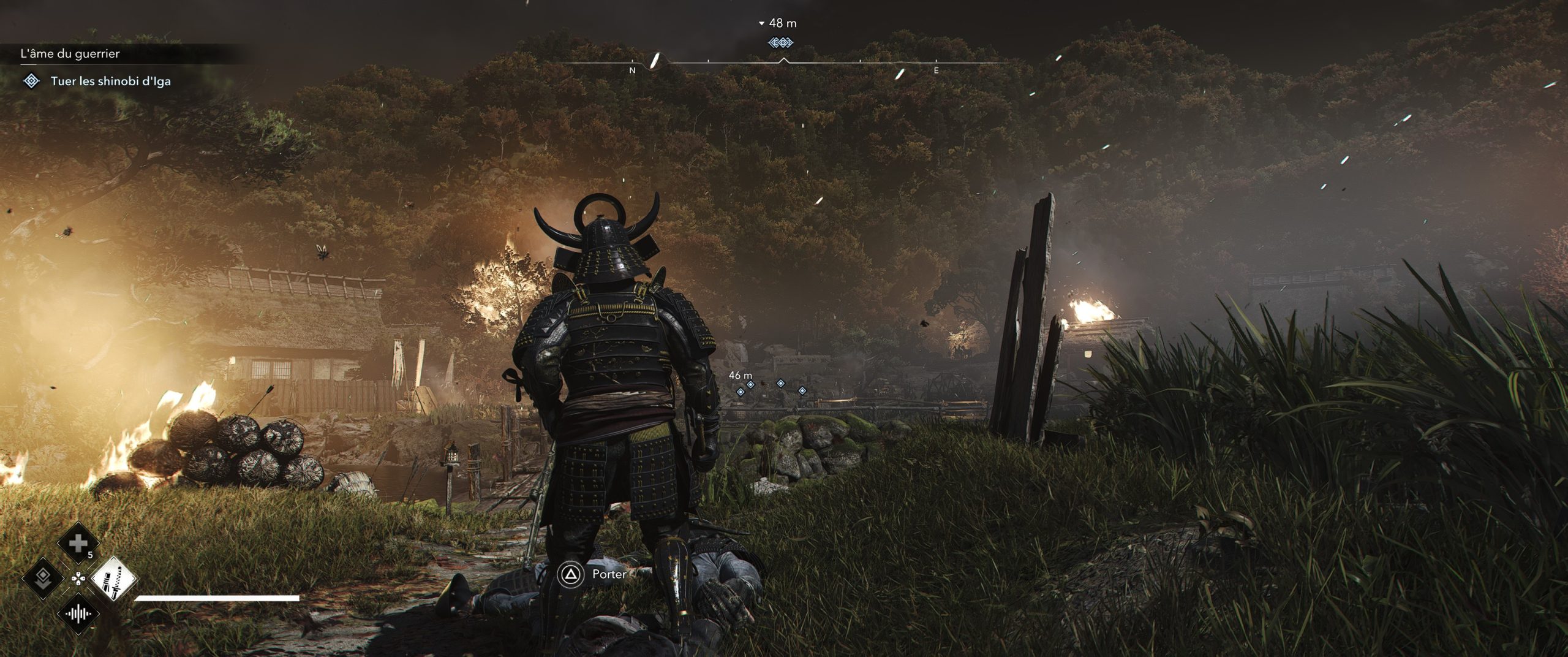The width and height of the screenshot is (1568, 657).
Task: Click the "L'âme du guerrier" quest title
Action: (70, 54)
